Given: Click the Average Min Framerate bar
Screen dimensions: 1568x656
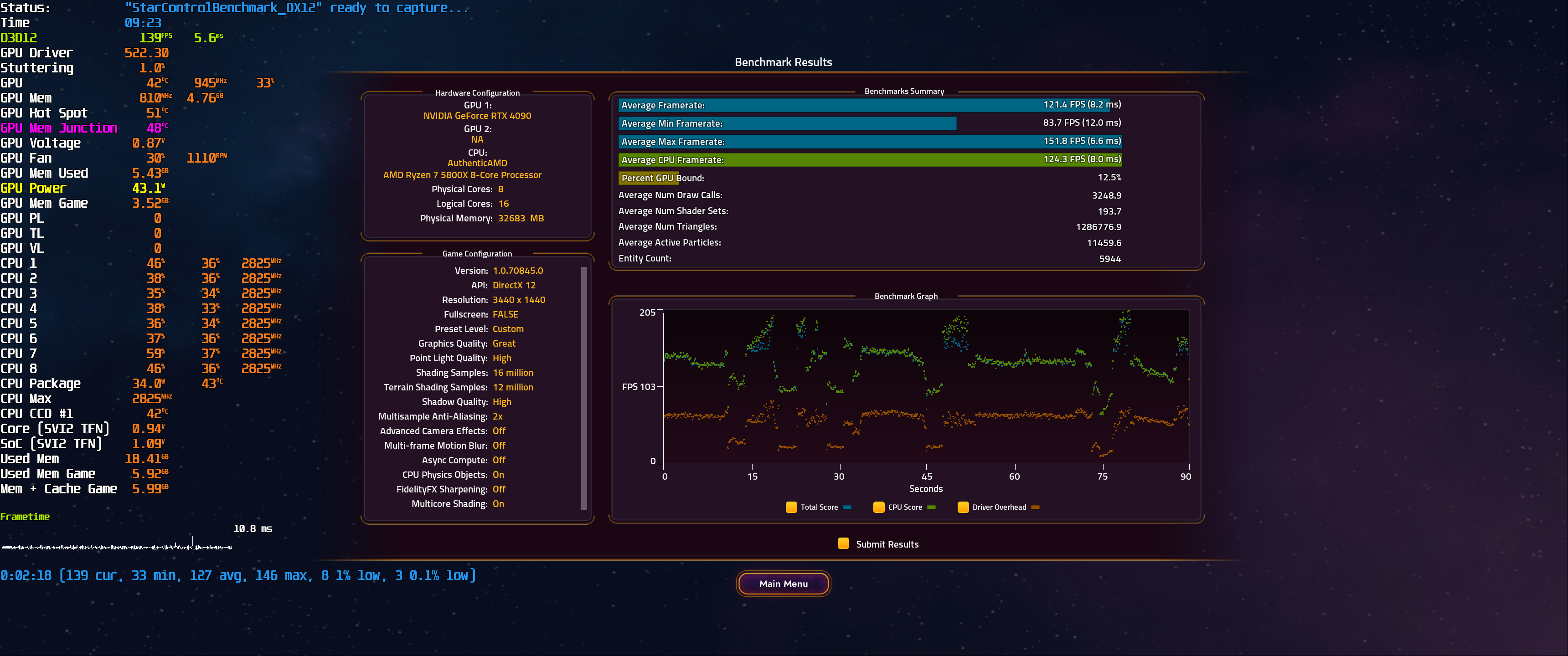Looking at the screenshot, I should 785,123.
